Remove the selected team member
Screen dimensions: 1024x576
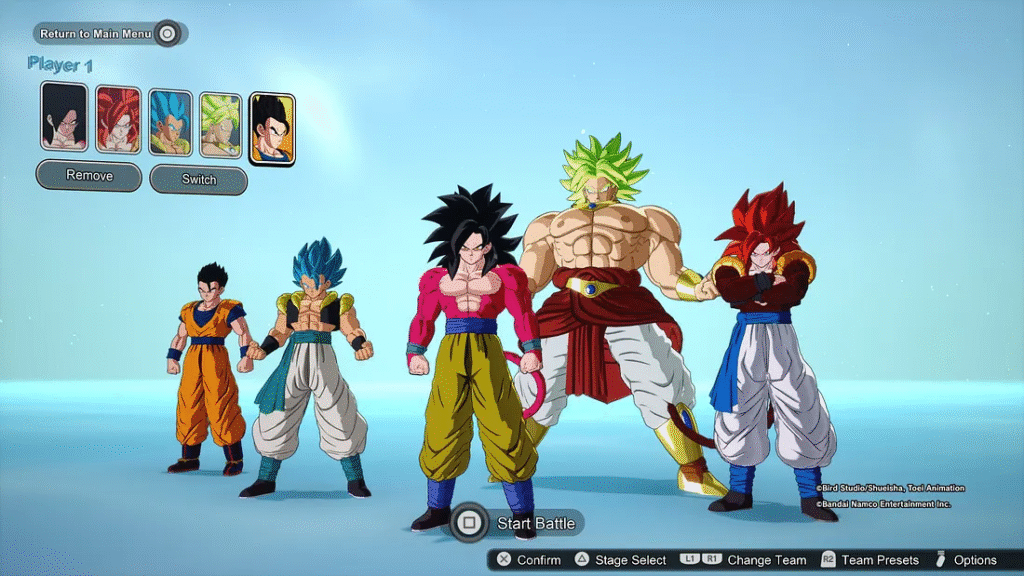pos(89,176)
